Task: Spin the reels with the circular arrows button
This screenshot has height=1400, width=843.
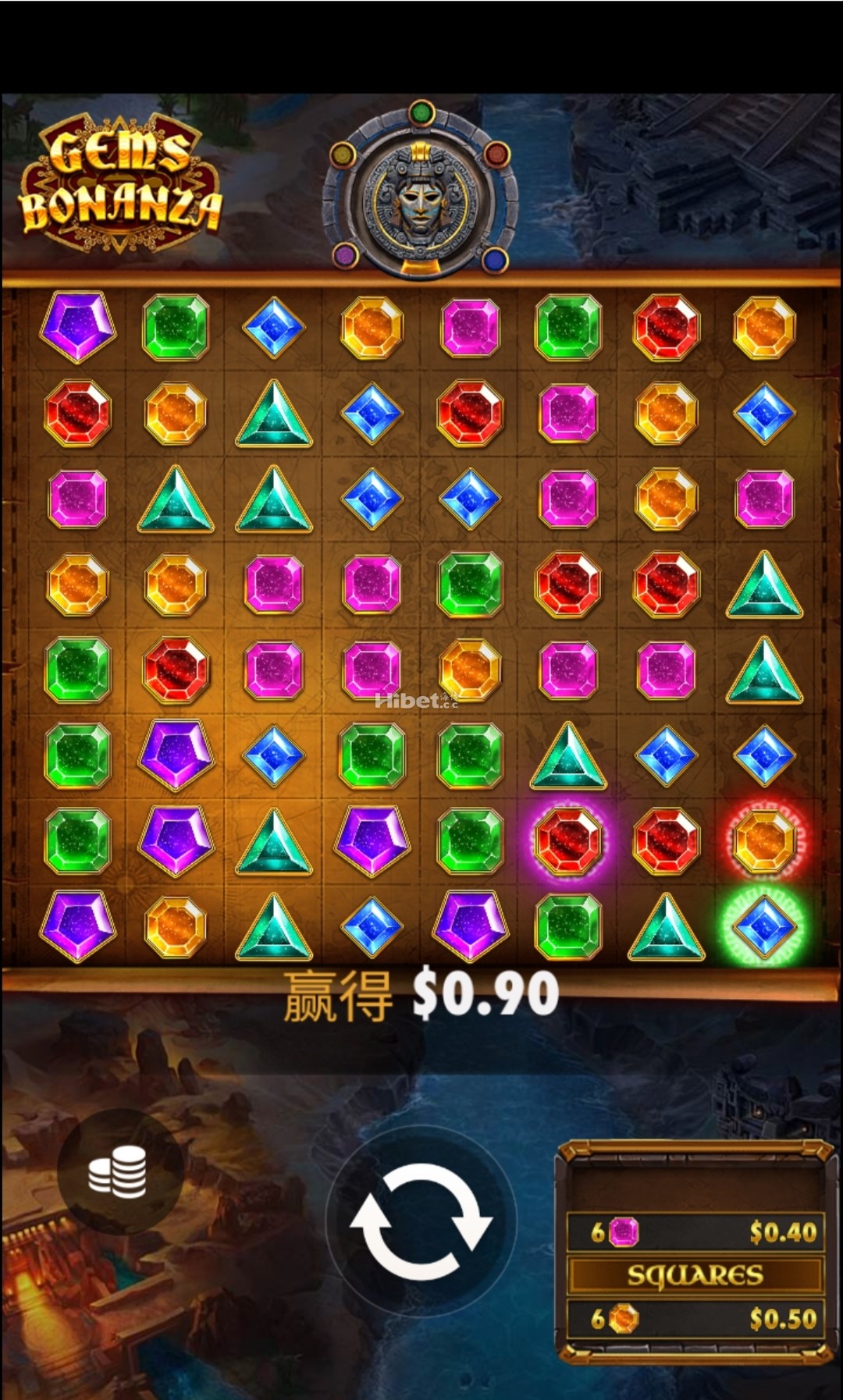Action: pyautogui.click(x=421, y=1221)
